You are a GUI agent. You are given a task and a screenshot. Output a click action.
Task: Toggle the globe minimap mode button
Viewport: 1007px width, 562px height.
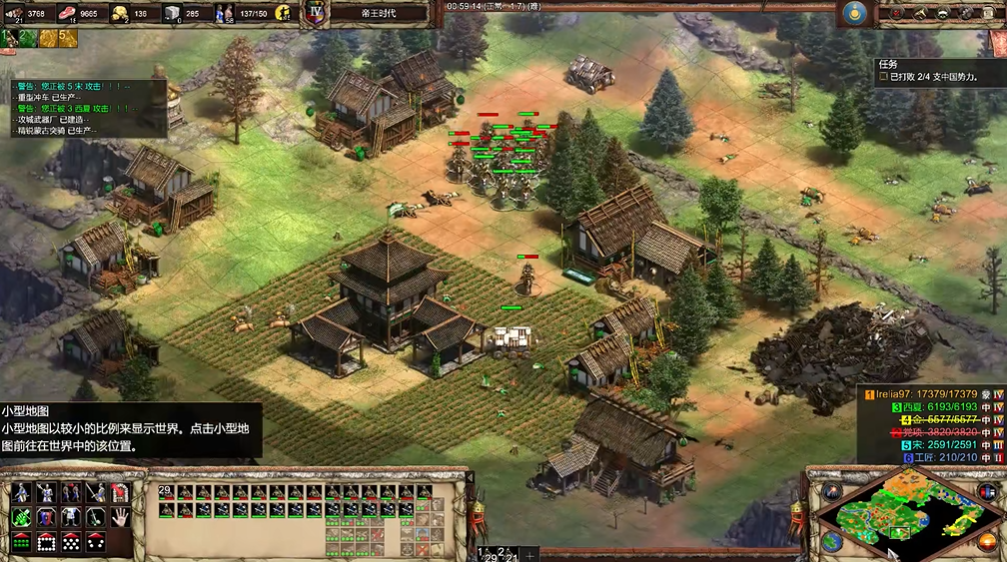(832, 541)
